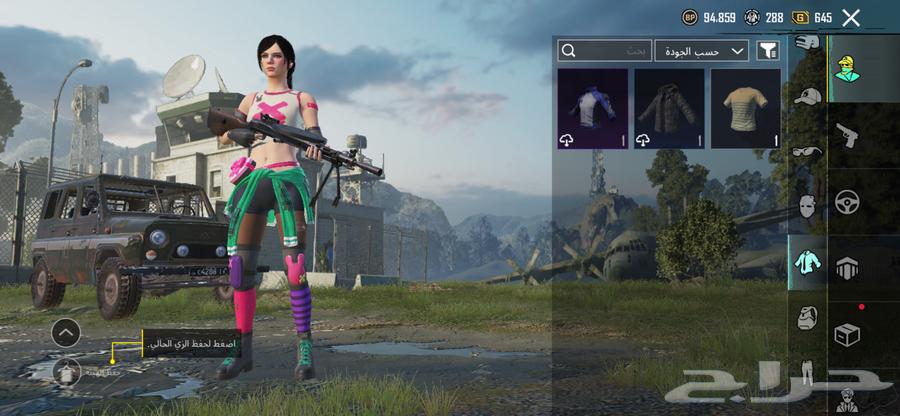This screenshot has height=416, width=900.
Task: Select the baseball cap category
Action: (807, 97)
